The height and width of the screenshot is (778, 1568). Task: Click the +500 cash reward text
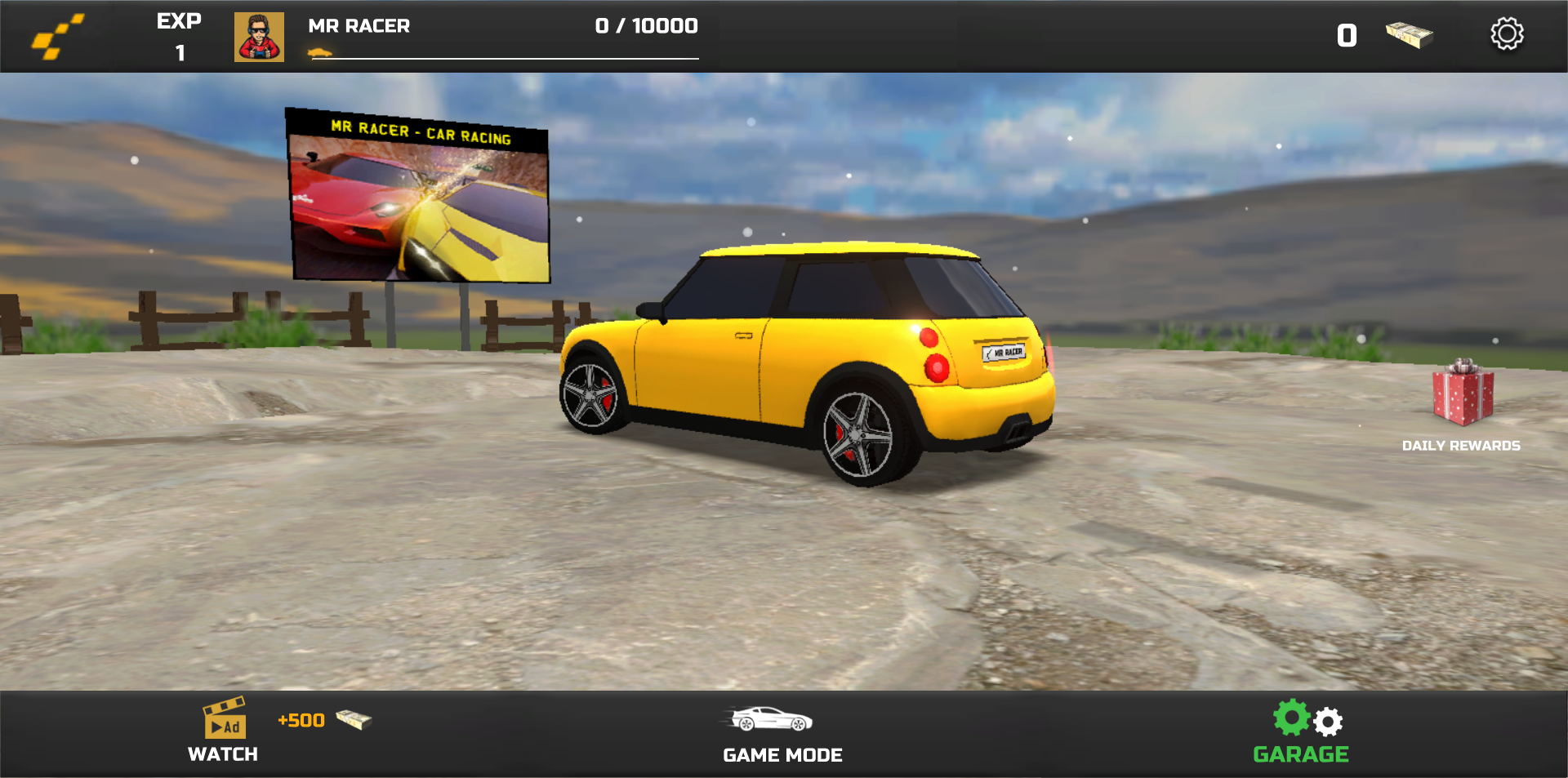tap(299, 719)
